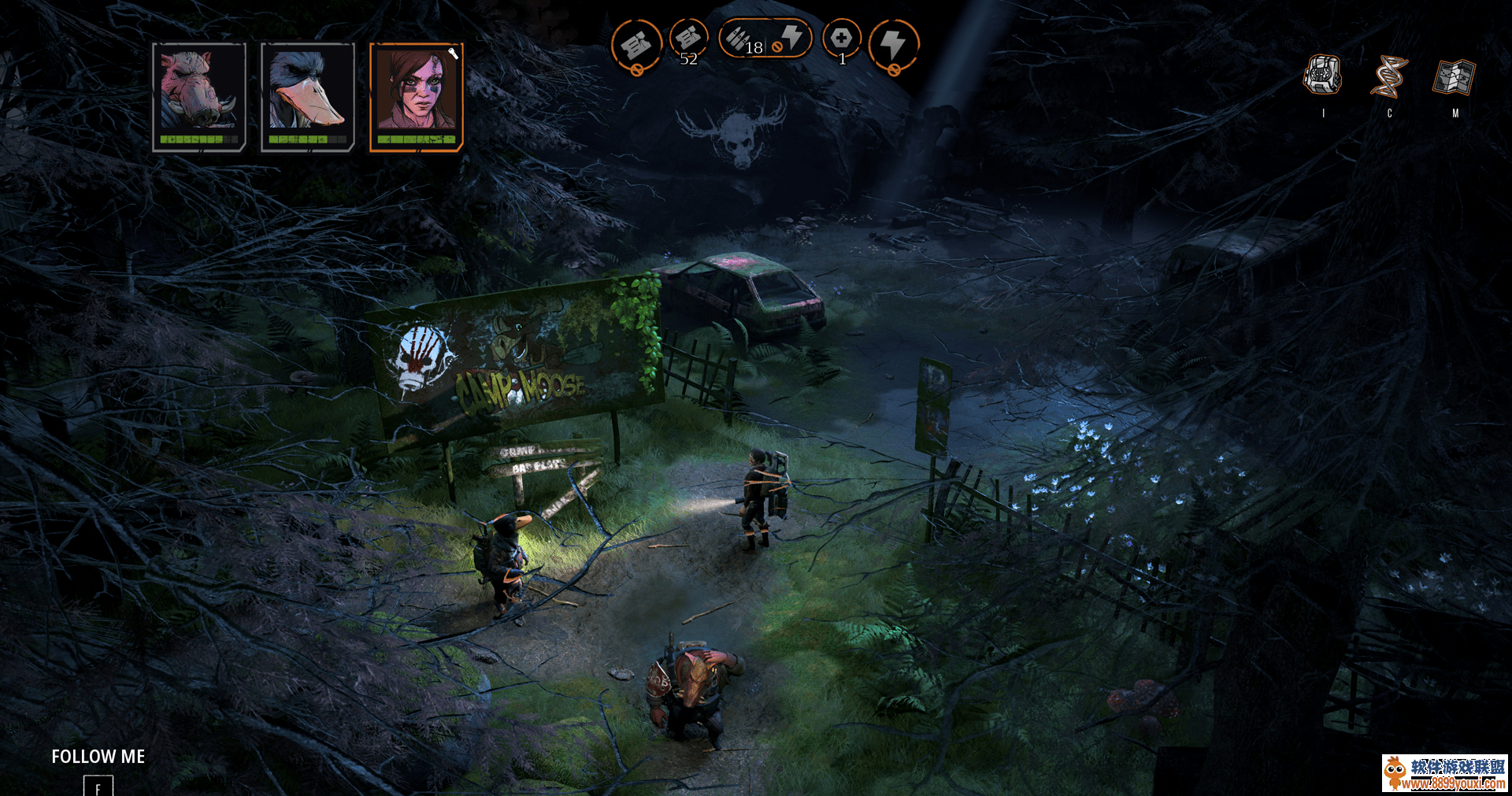Open the DNA mutations screen
Screen dimensions: 1512x796
click(1388, 76)
